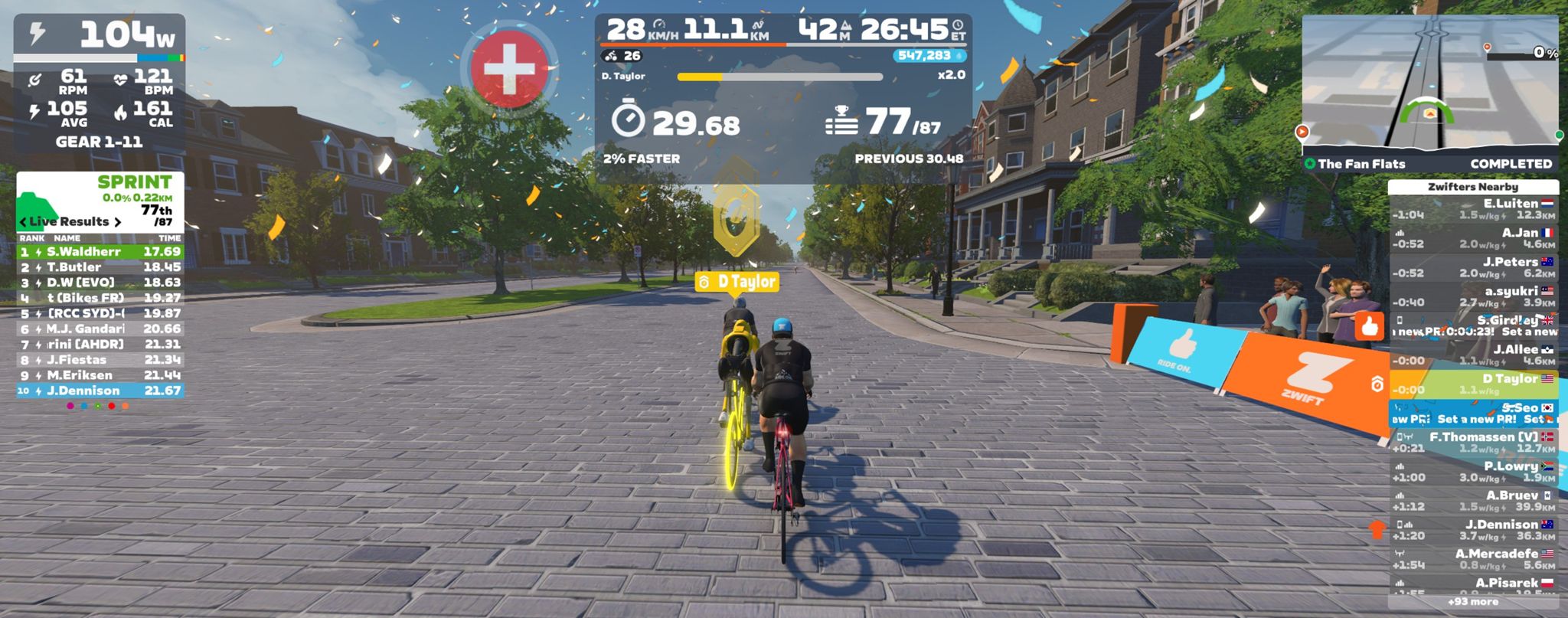Select T.Butler in the sprint leaderboard

100,267
